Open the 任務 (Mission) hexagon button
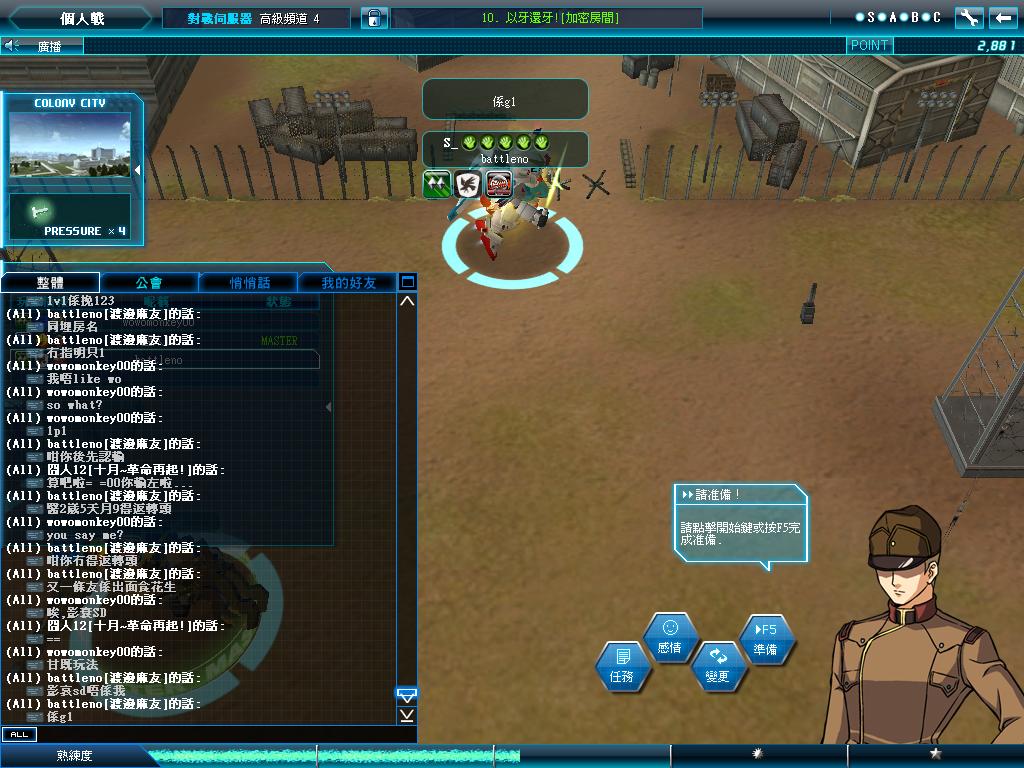The image size is (1024, 768). click(622, 666)
